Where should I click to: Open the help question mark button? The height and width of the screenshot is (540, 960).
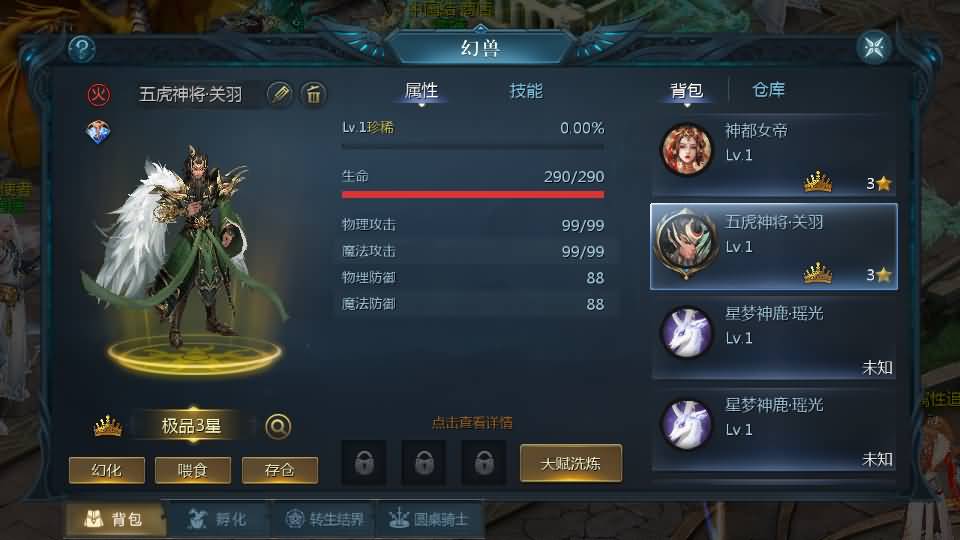coord(81,48)
